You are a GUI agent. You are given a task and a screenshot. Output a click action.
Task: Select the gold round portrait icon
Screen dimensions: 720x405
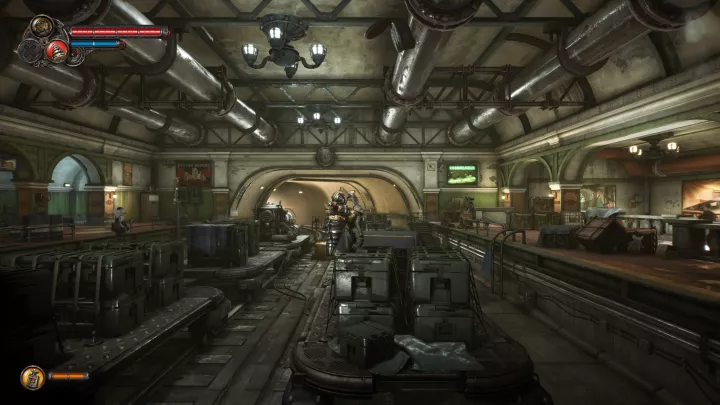(42, 26)
